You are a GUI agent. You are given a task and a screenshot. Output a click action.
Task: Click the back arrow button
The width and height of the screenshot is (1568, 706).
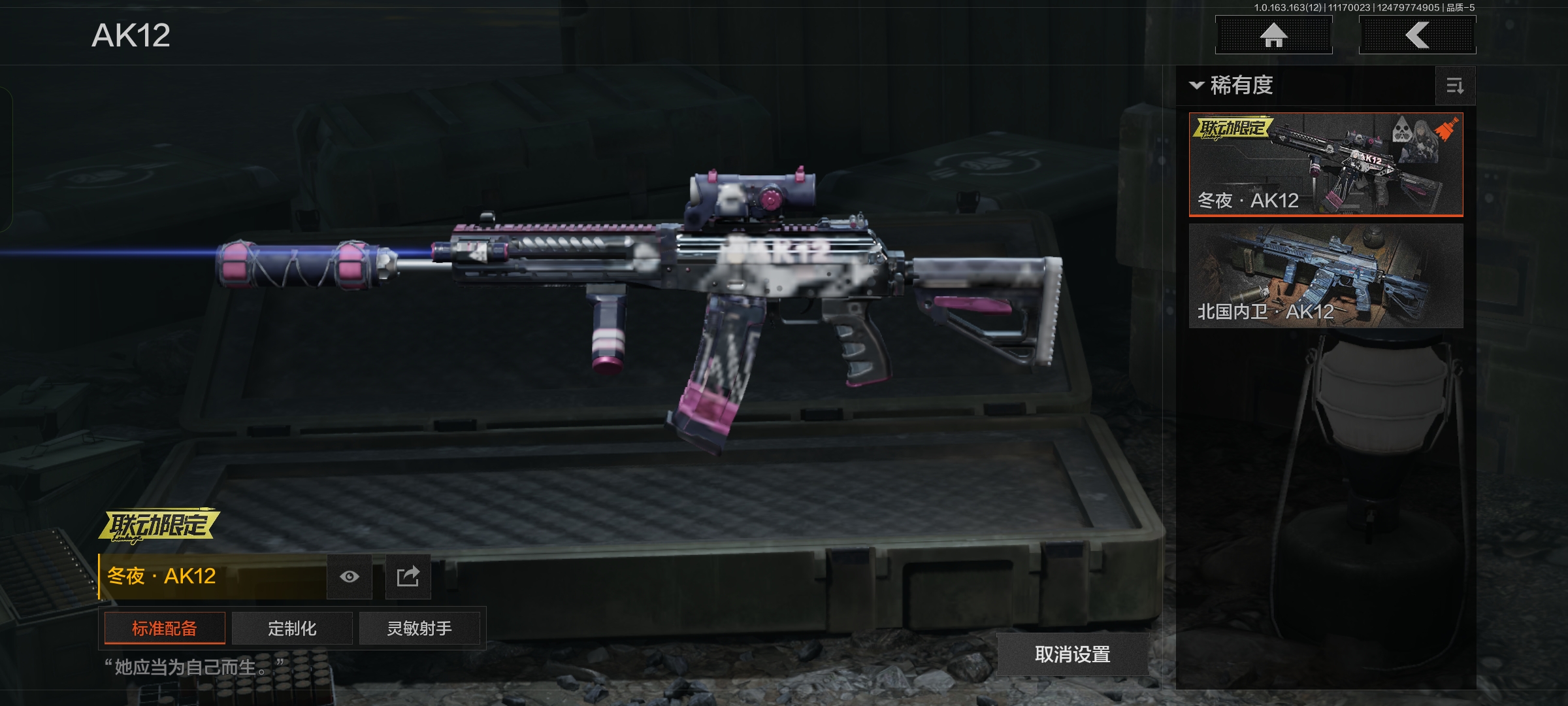click(x=1417, y=35)
